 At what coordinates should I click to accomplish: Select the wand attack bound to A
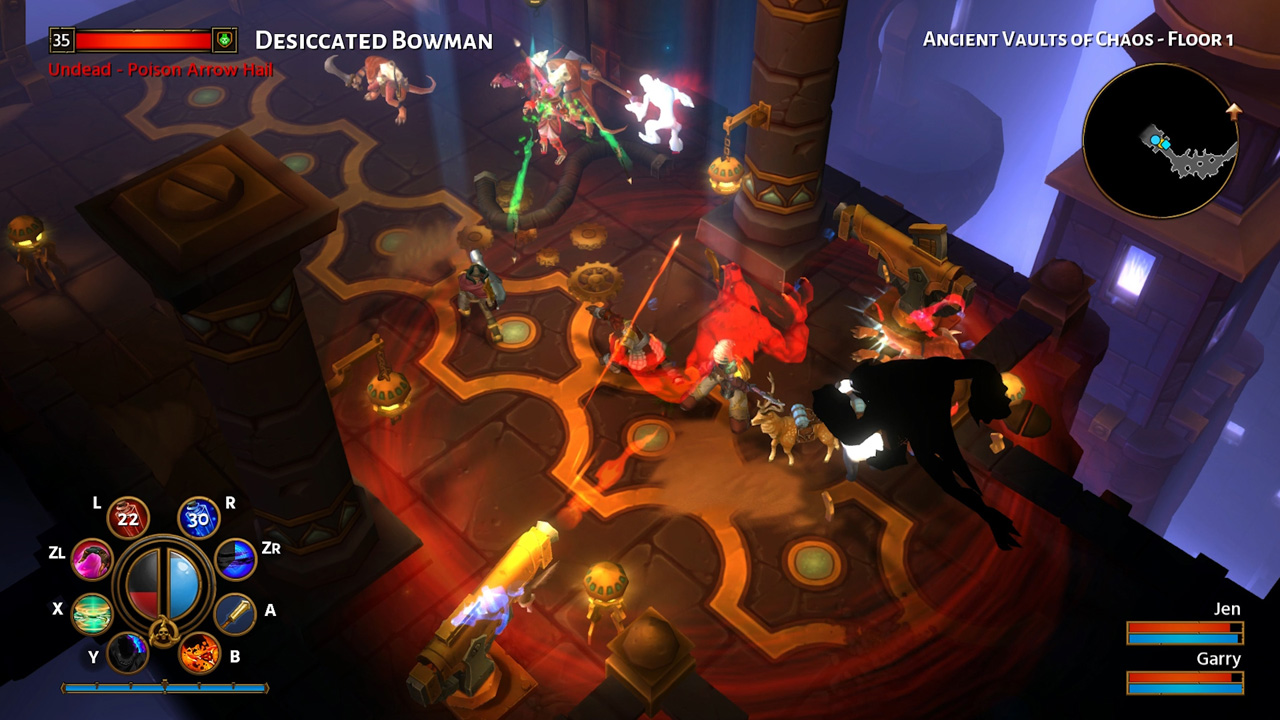[238, 611]
